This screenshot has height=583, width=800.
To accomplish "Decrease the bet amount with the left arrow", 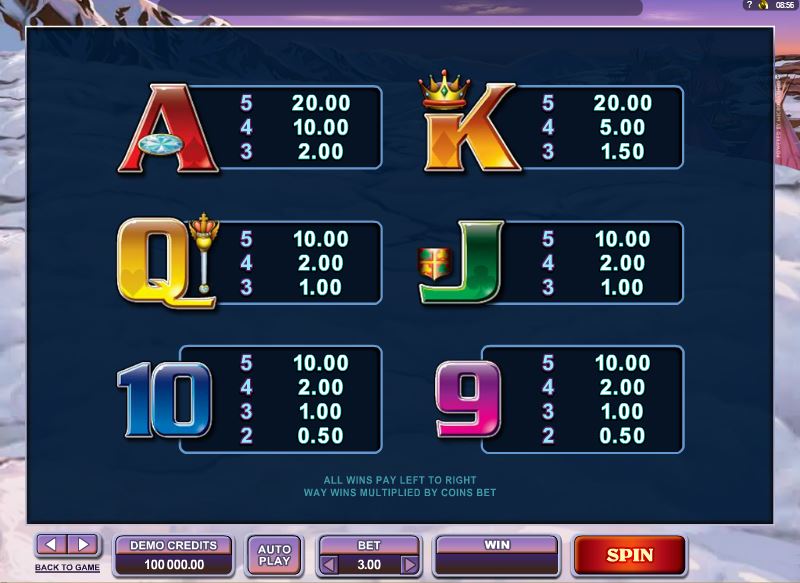I will pyautogui.click(x=327, y=565).
